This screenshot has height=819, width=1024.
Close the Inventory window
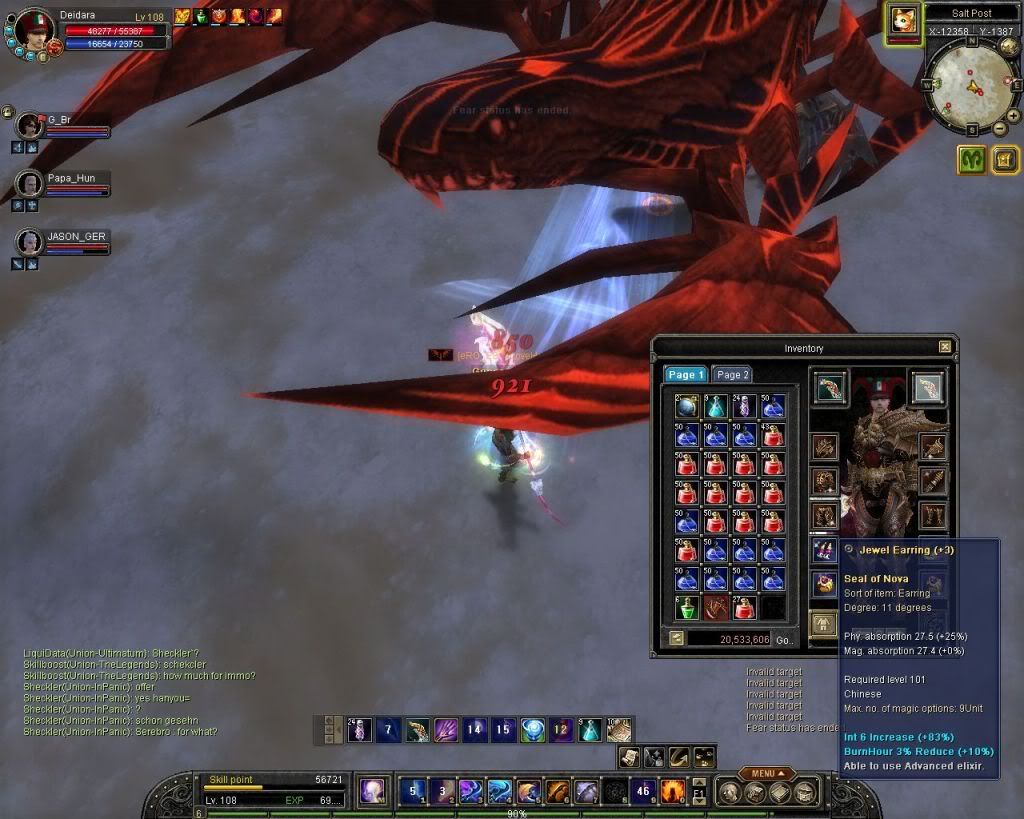(945, 347)
